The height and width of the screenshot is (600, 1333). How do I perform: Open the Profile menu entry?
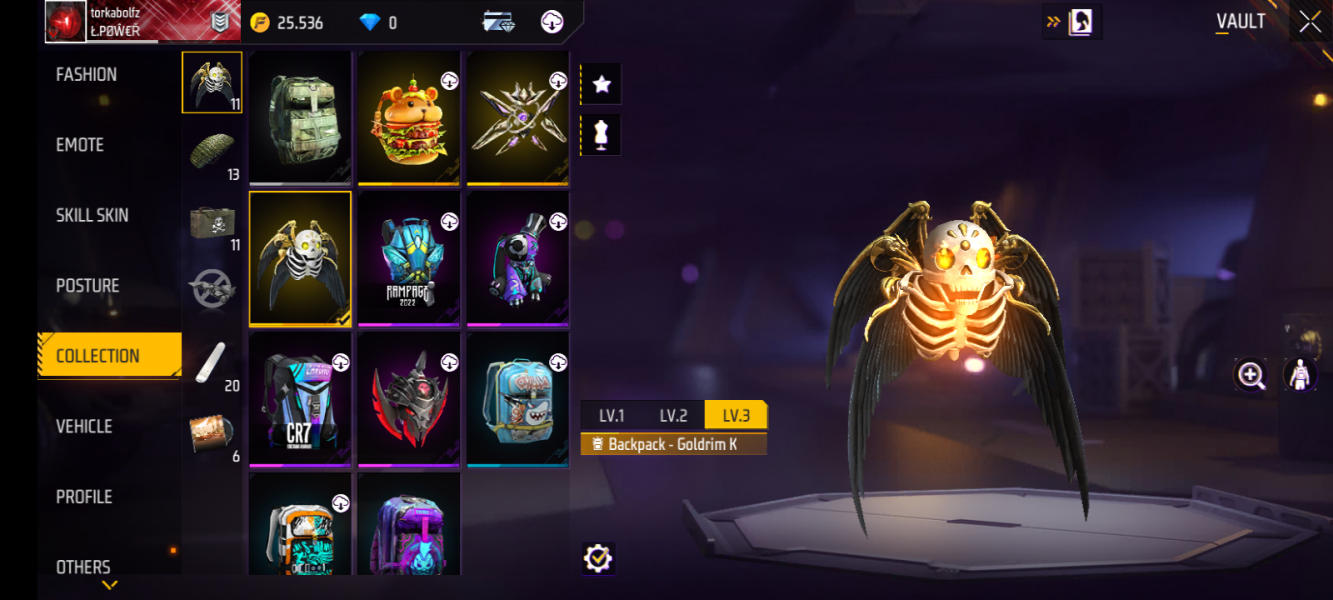coord(84,497)
